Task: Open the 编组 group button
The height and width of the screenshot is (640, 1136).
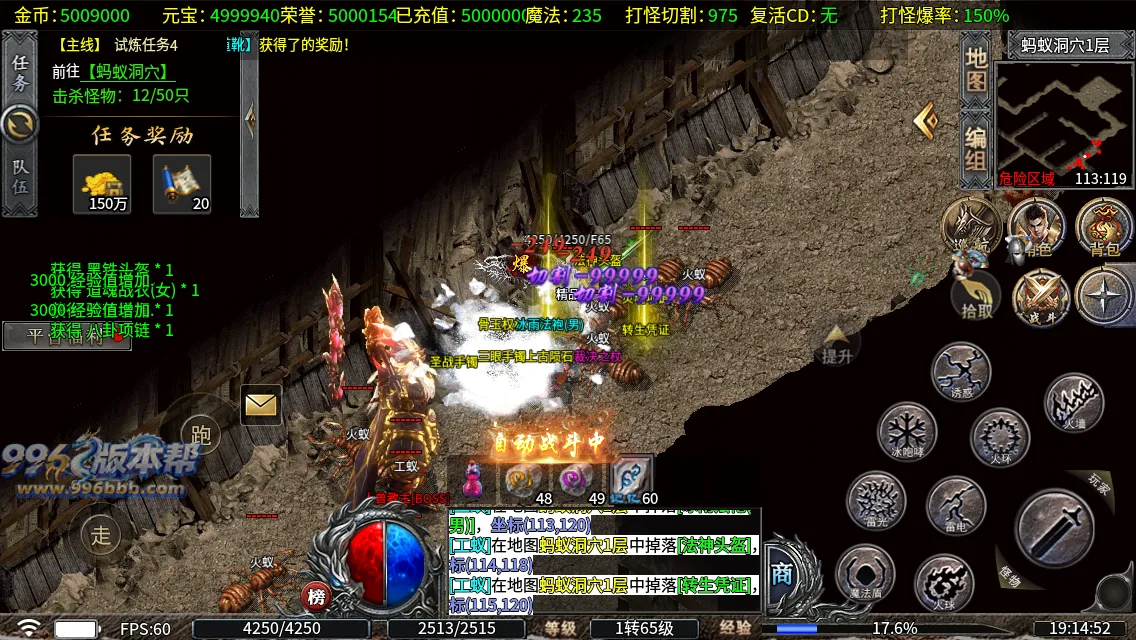Action: click(976, 150)
